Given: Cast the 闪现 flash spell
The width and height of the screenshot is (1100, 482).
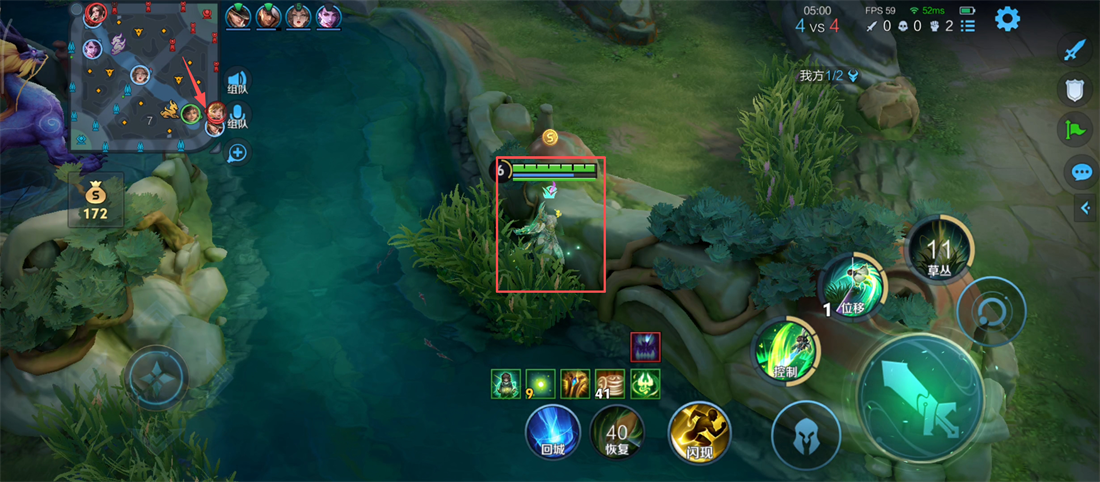Looking at the screenshot, I should [x=699, y=432].
